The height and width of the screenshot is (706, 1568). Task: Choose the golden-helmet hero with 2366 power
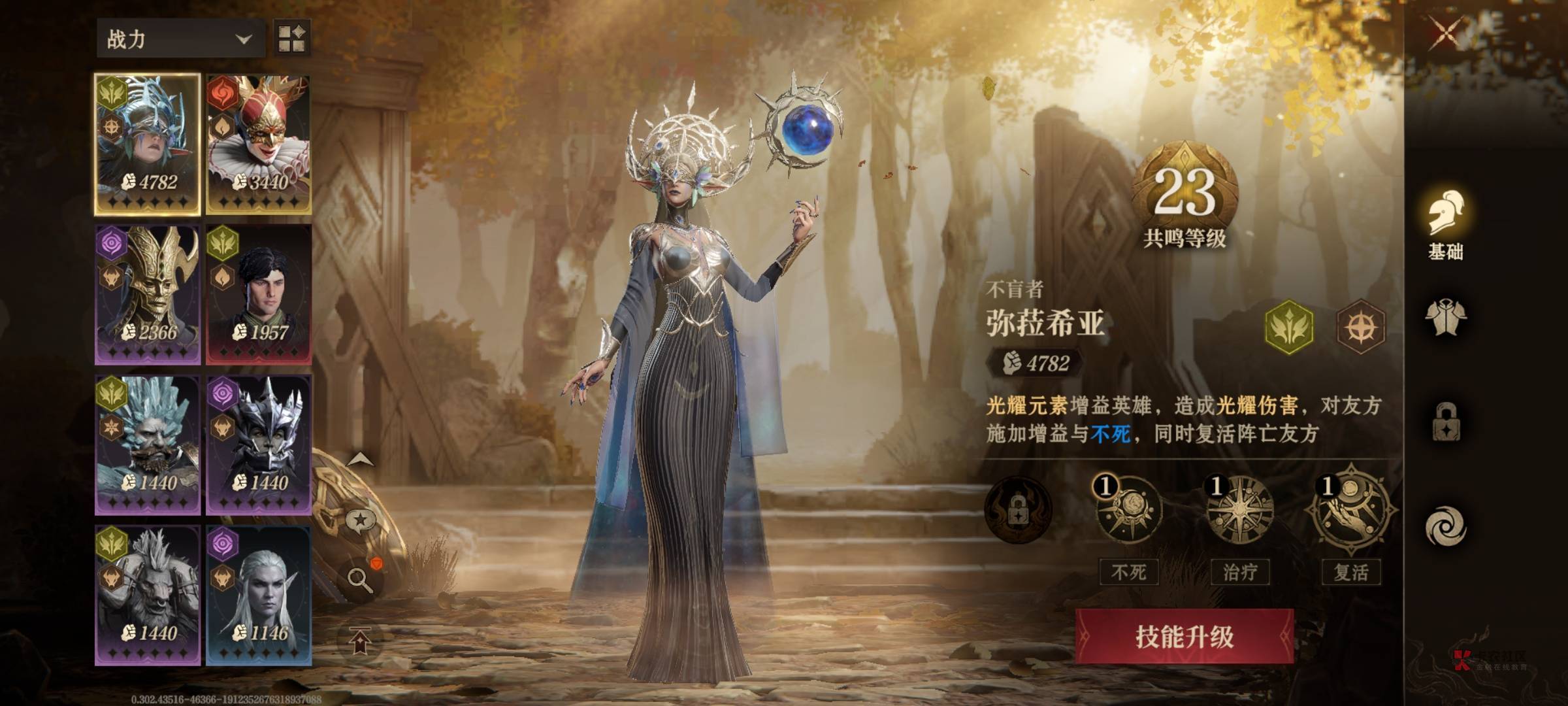148,295
